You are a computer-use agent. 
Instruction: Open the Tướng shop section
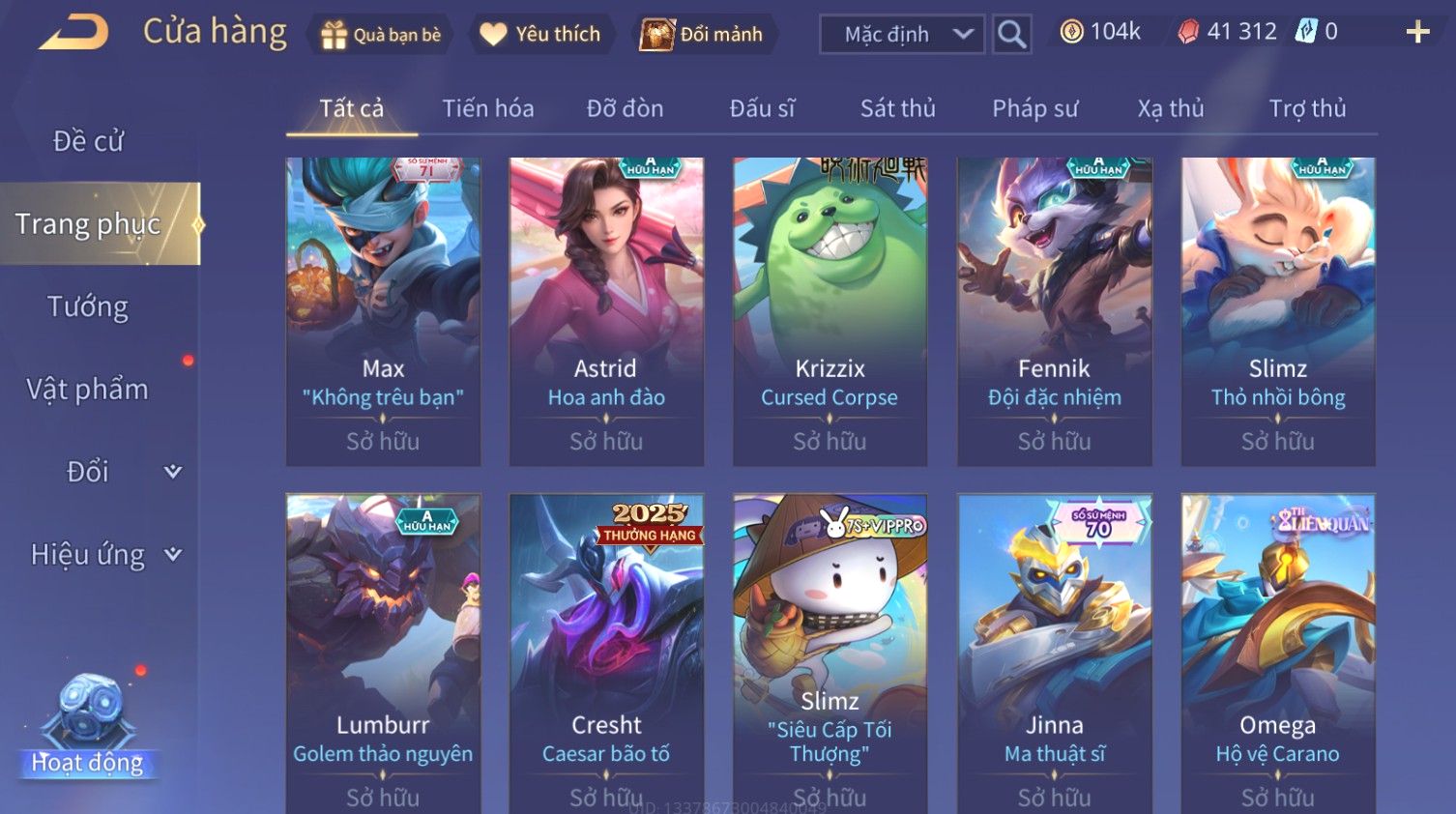(88, 306)
